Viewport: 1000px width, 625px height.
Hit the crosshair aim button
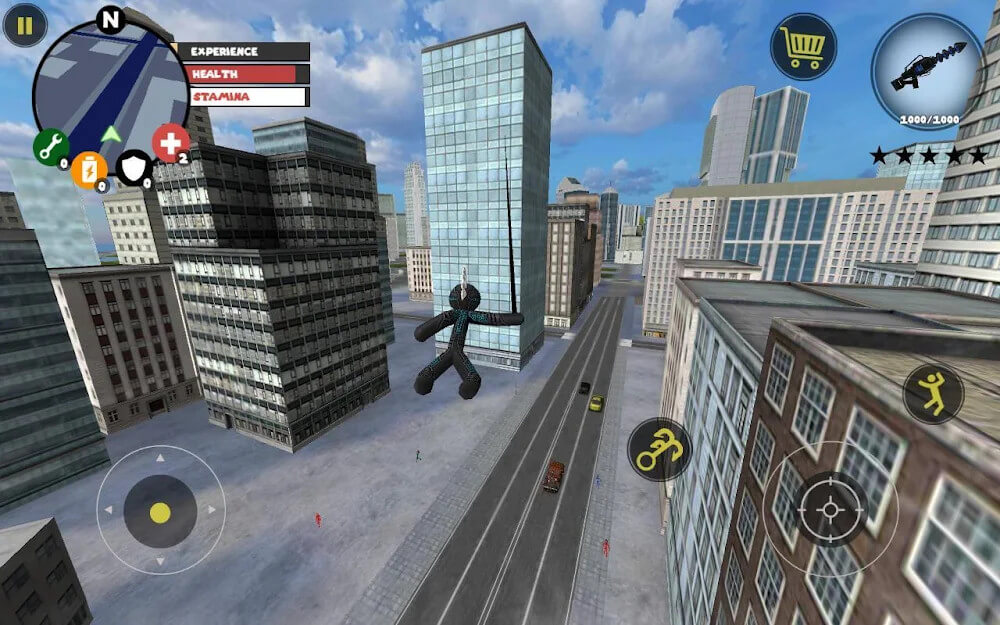830,508
